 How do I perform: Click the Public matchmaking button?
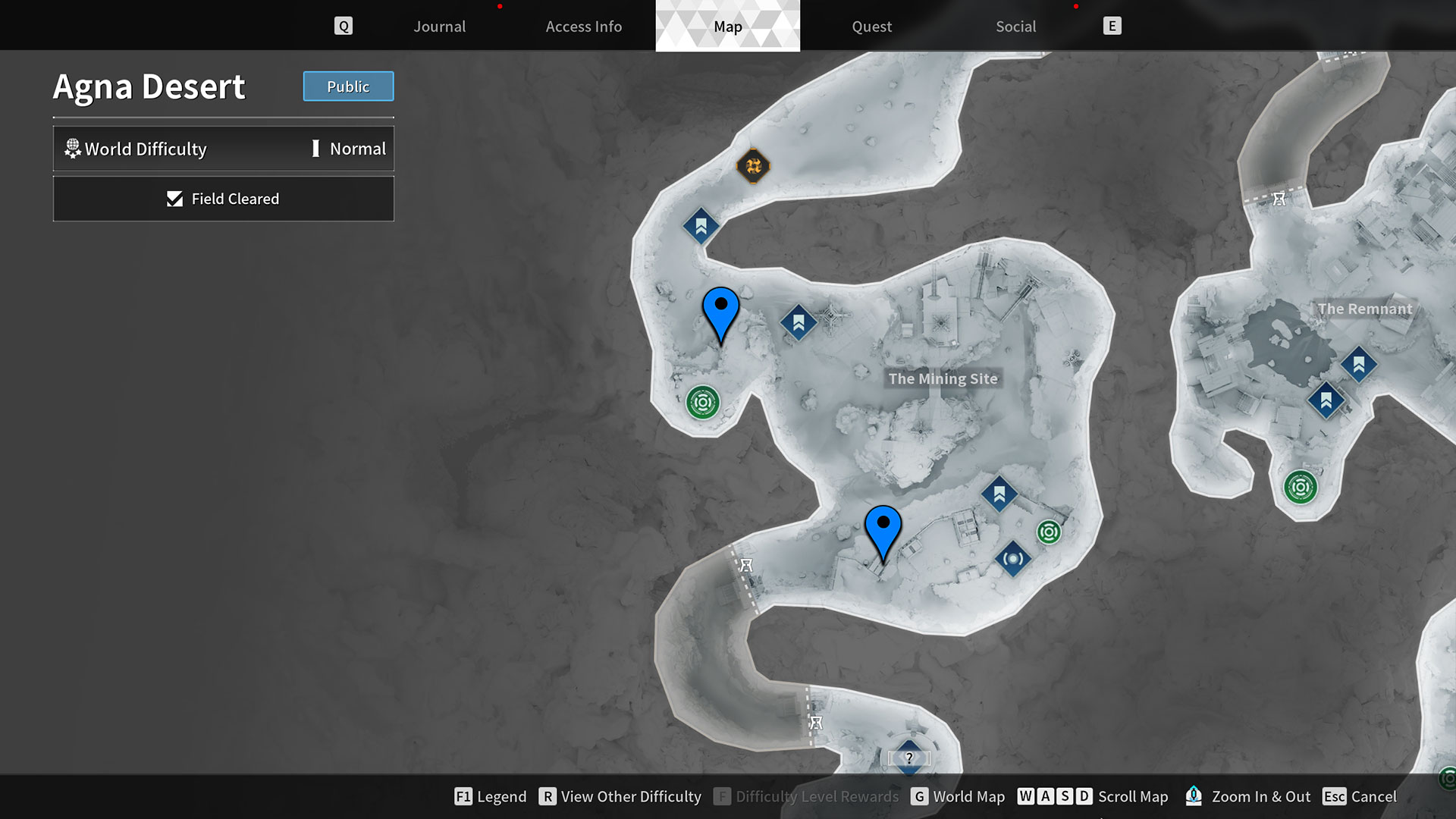point(348,86)
